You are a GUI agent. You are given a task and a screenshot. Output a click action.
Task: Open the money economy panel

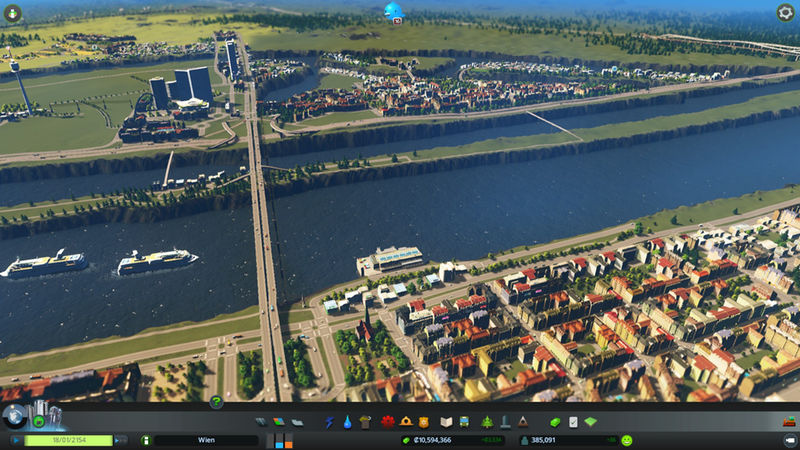[554, 422]
